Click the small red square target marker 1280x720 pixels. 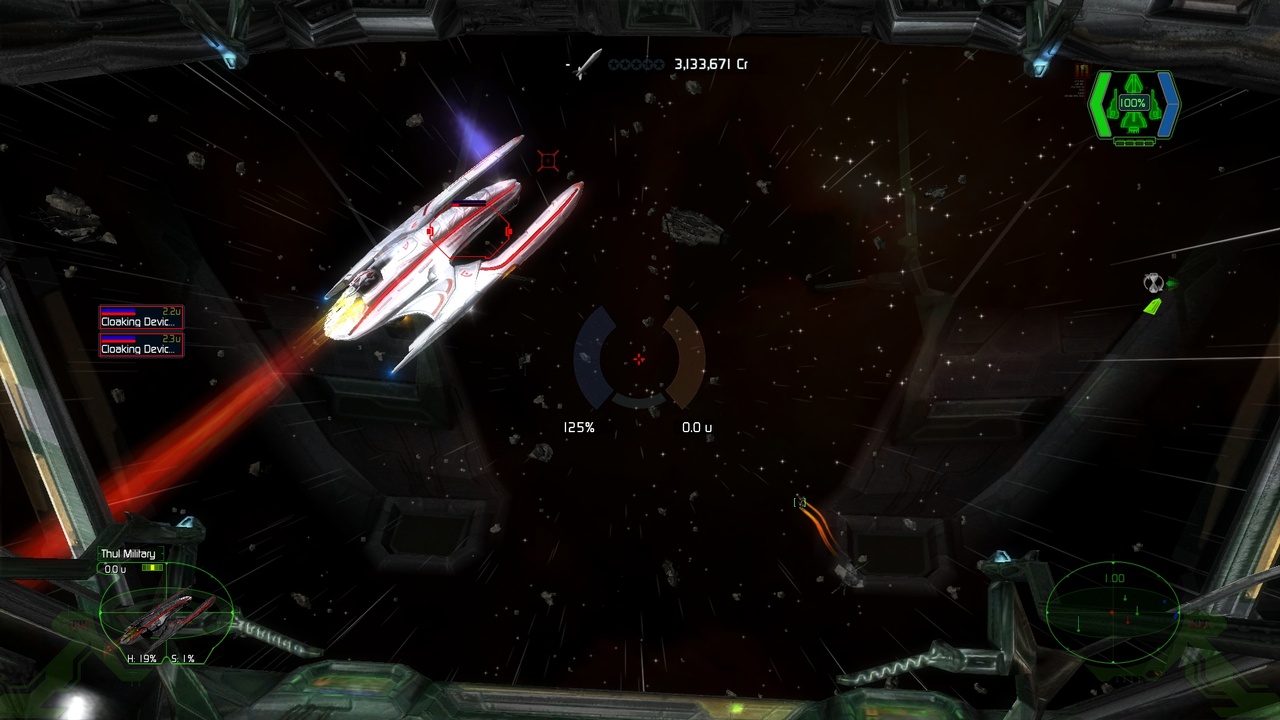pos(547,160)
